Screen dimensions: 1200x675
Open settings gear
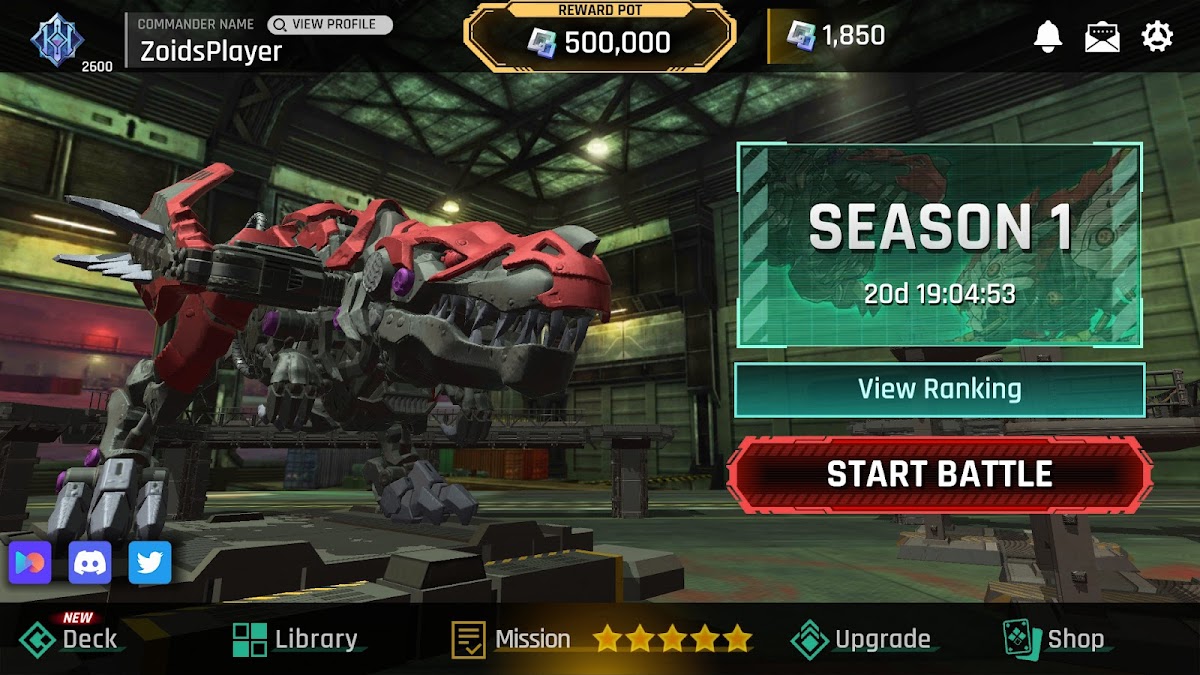(1157, 37)
